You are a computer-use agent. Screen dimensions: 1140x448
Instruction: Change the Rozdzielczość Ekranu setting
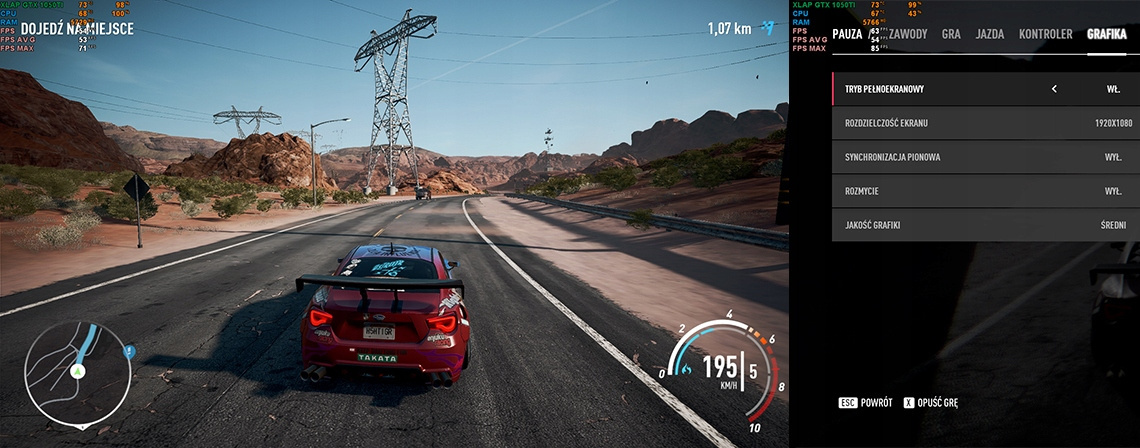pos(985,123)
